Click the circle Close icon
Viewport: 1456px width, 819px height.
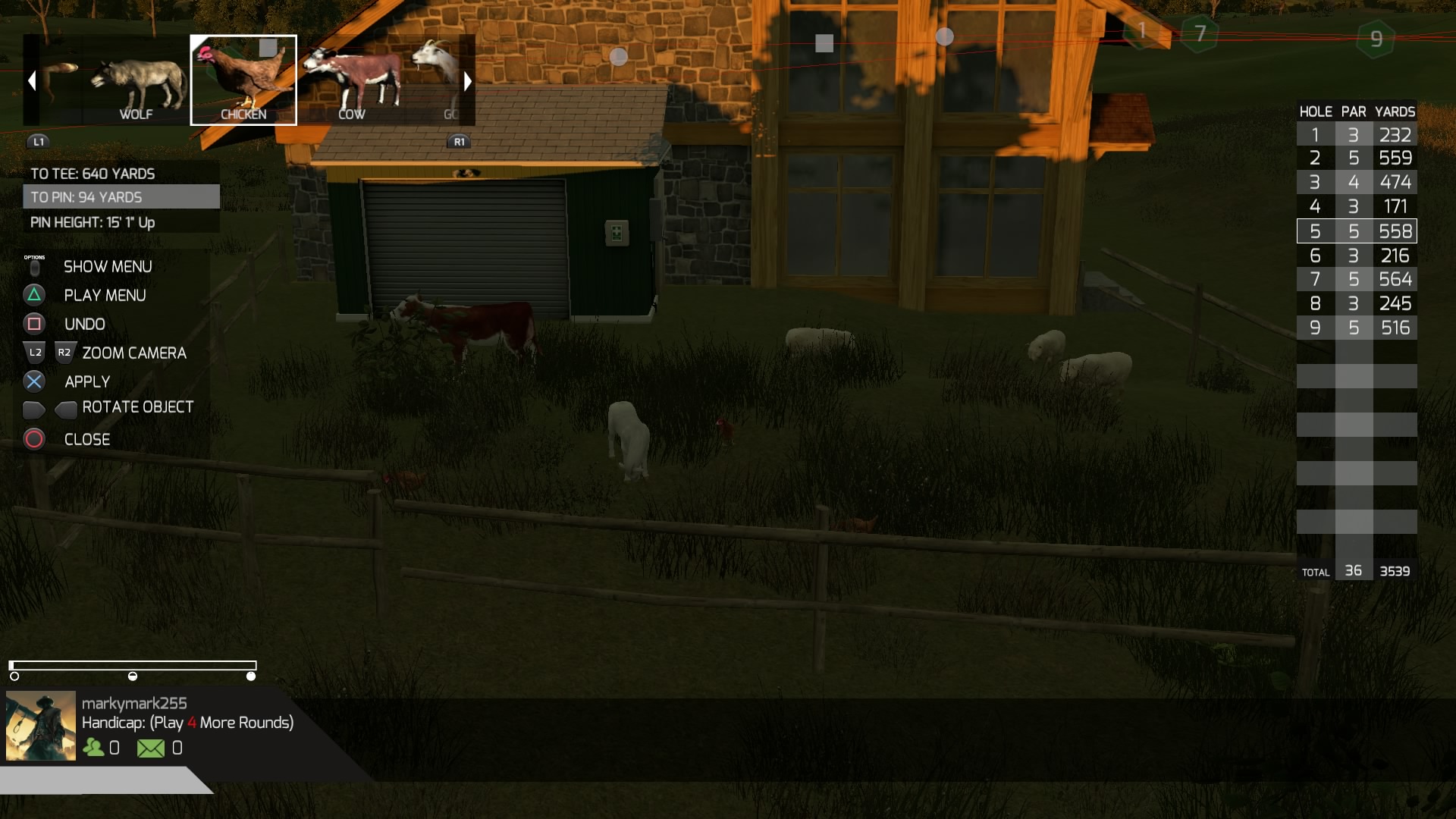pyautogui.click(x=33, y=439)
